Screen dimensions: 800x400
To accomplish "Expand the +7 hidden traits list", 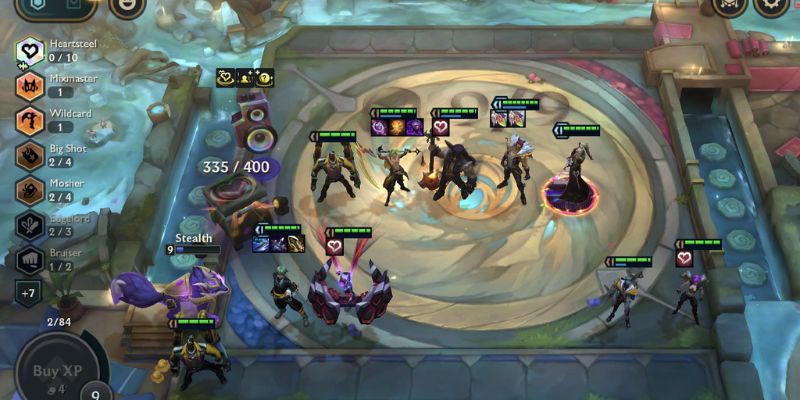I will click(x=29, y=293).
